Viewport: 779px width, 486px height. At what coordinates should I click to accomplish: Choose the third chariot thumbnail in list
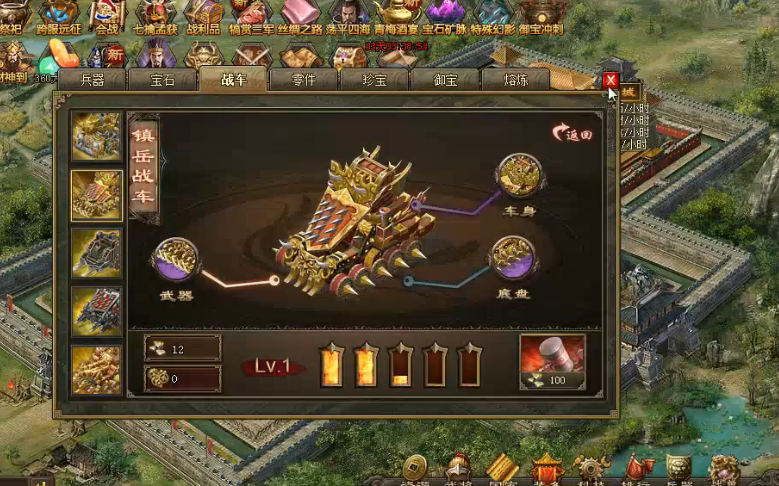97,253
